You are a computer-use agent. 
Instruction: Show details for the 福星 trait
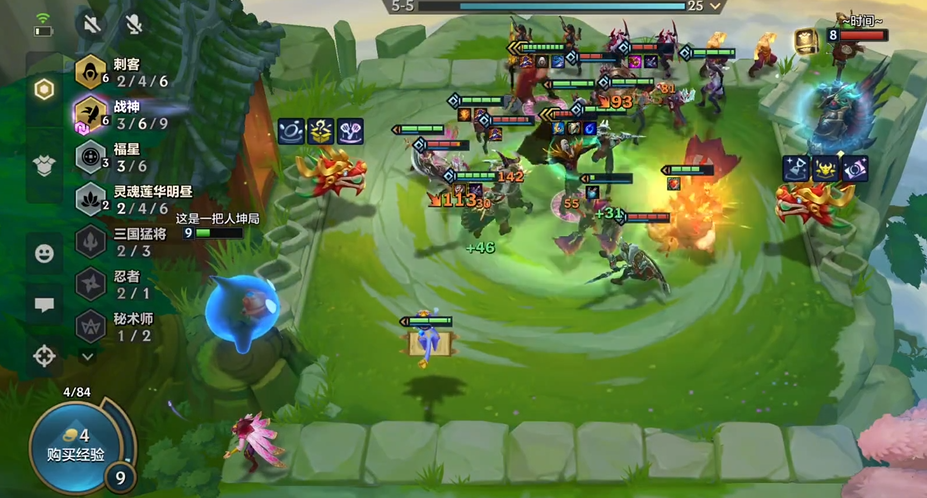(120, 158)
